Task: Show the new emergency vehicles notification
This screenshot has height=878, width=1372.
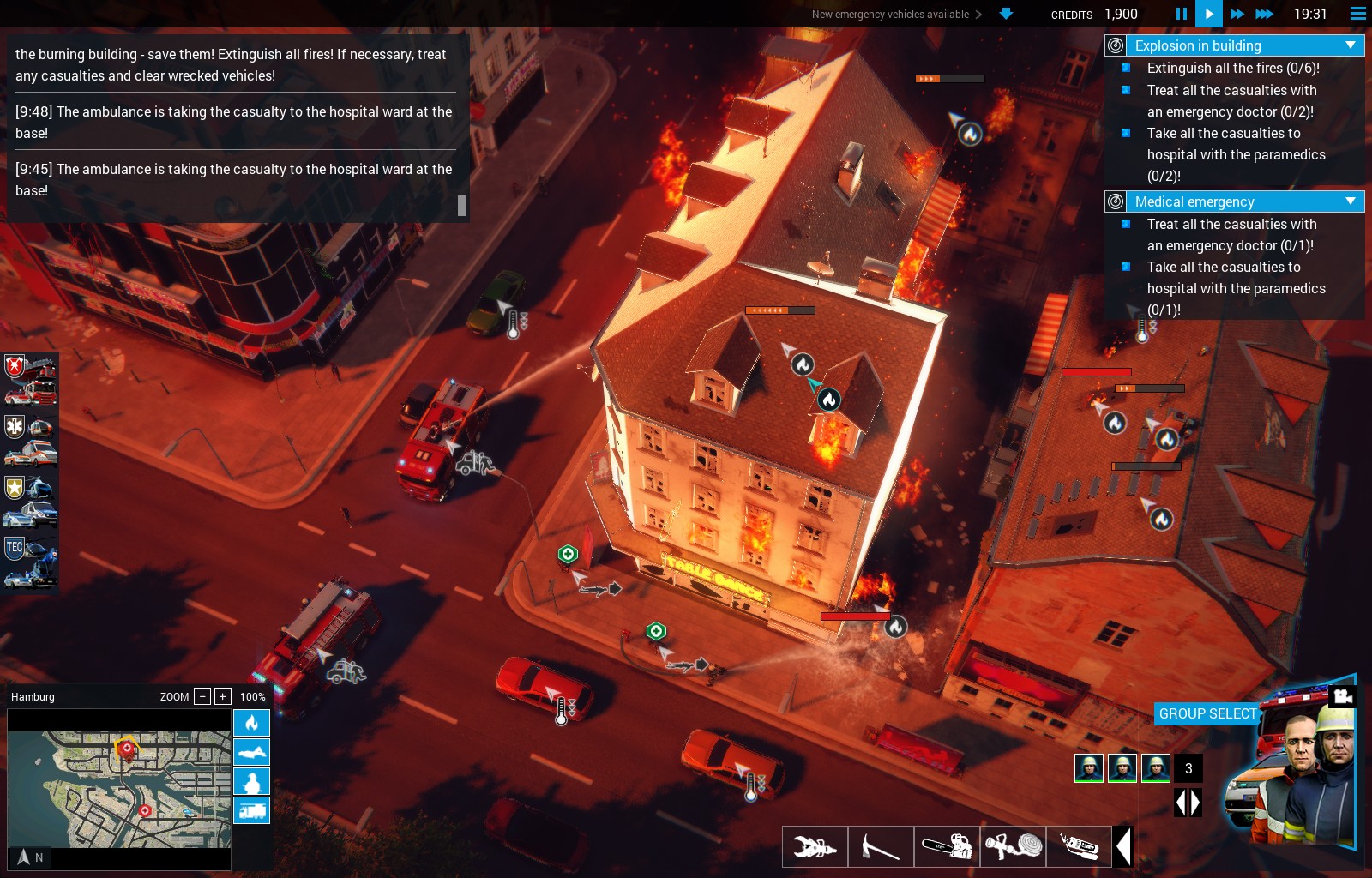Action: 896,15
